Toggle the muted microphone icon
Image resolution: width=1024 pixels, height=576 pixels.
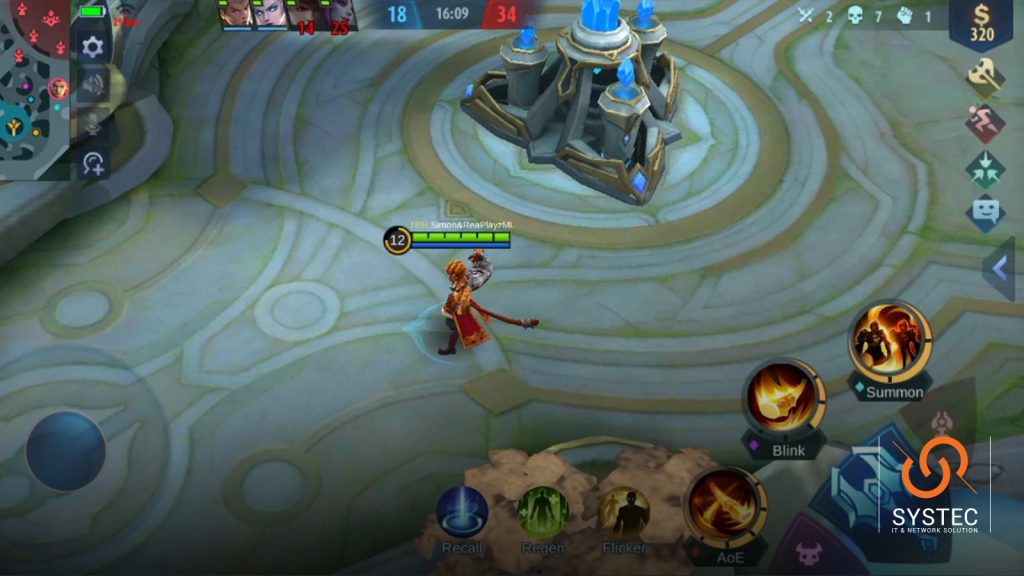(x=93, y=124)
